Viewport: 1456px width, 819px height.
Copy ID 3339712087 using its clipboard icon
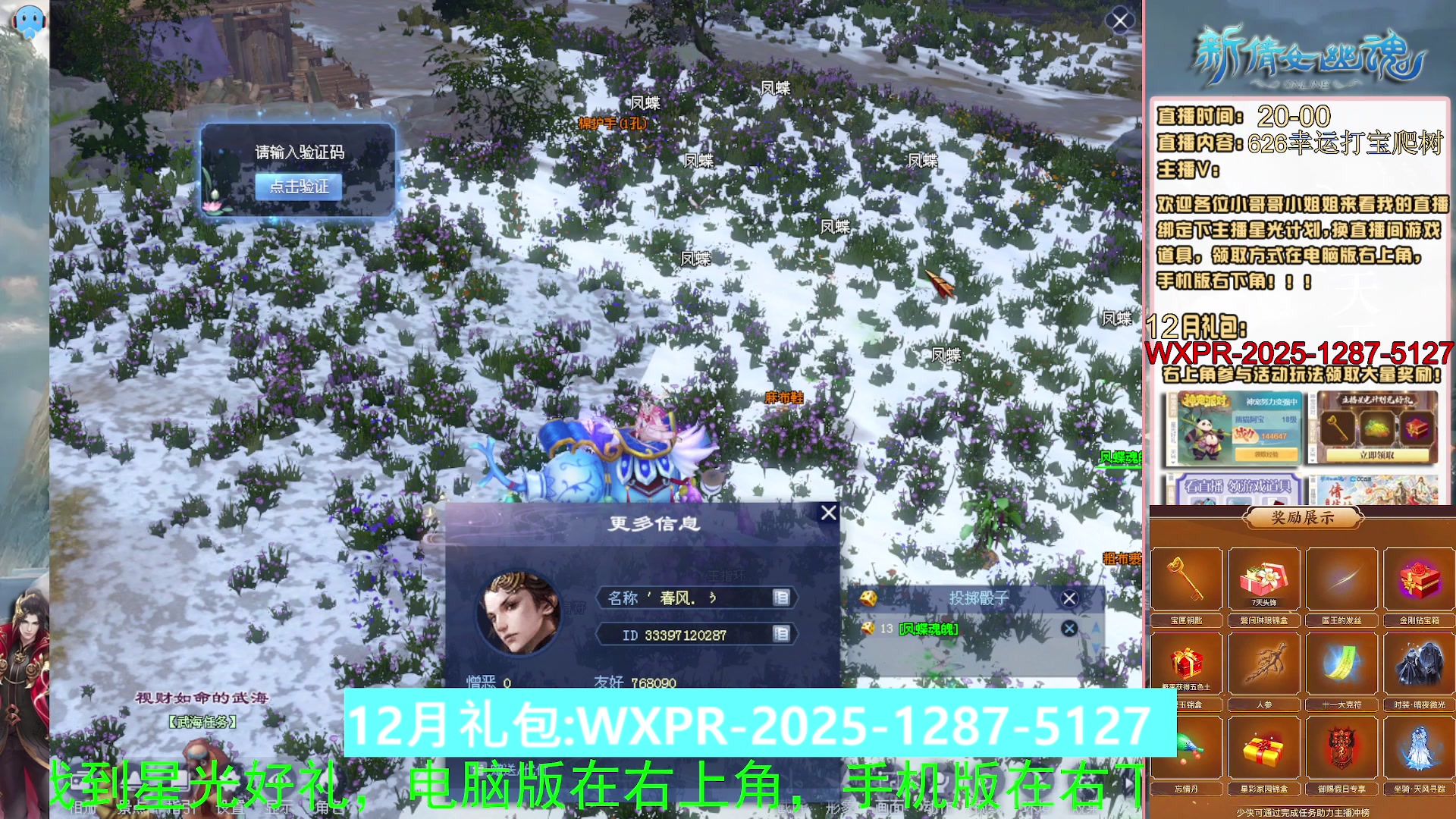point(783,635)
